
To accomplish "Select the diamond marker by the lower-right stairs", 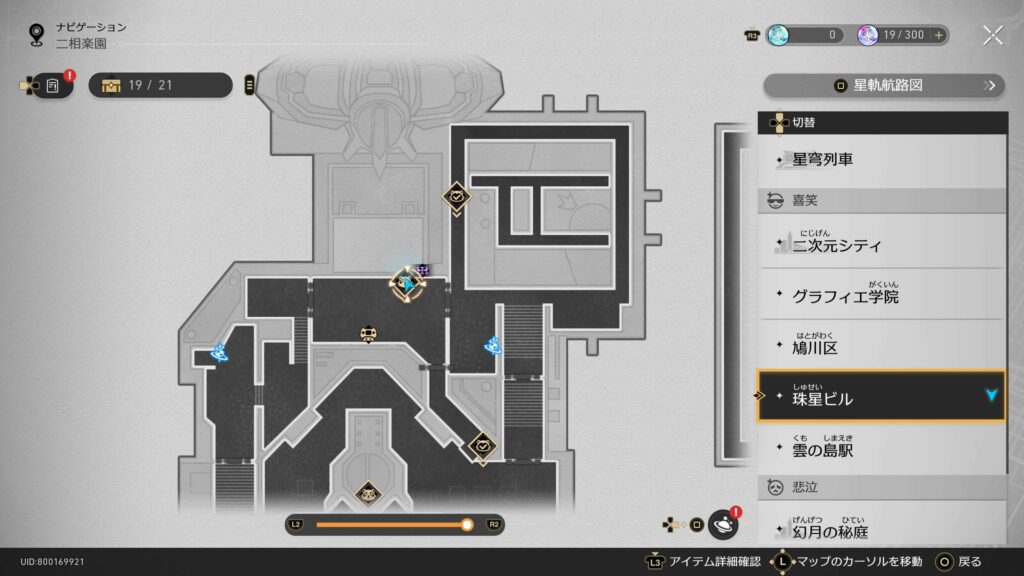I will (482, 446).
